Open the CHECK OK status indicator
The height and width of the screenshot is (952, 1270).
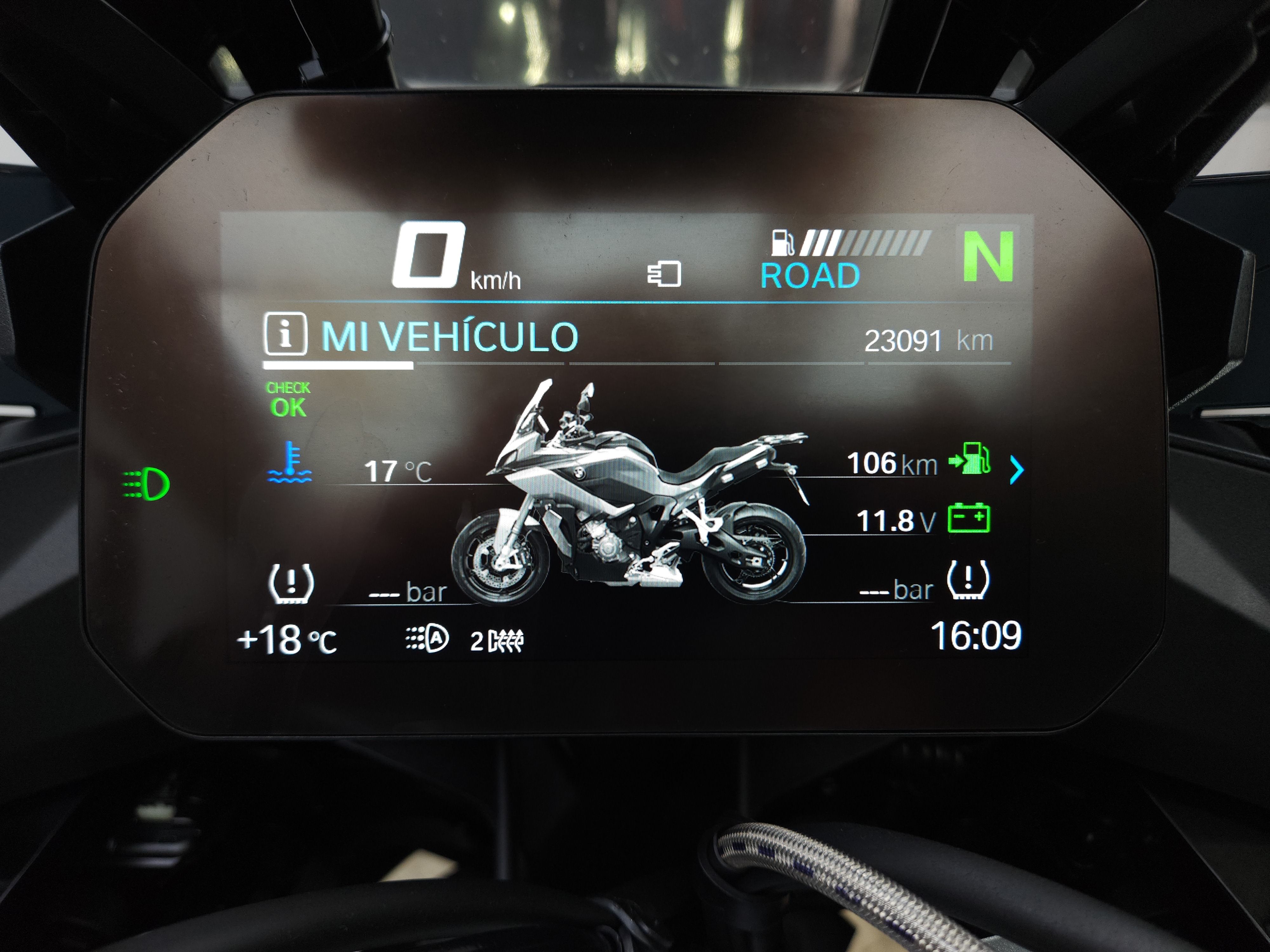pos(288,400)
